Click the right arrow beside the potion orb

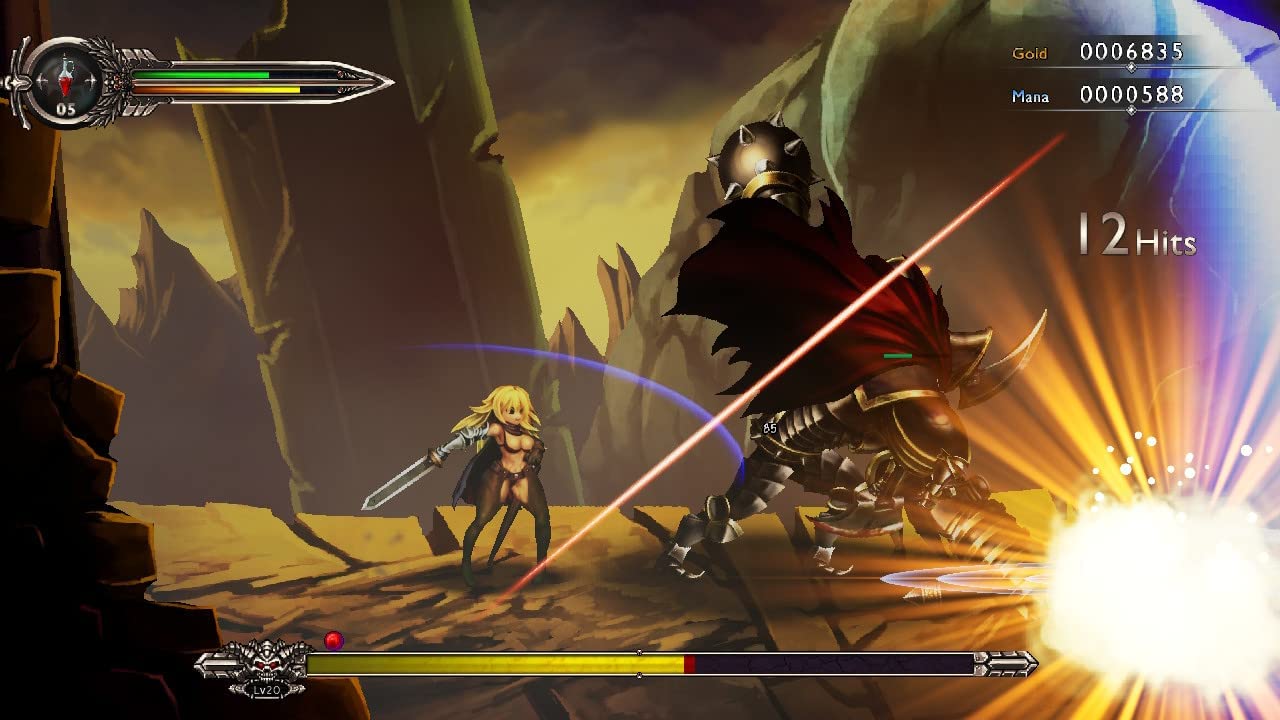(91, 80)
